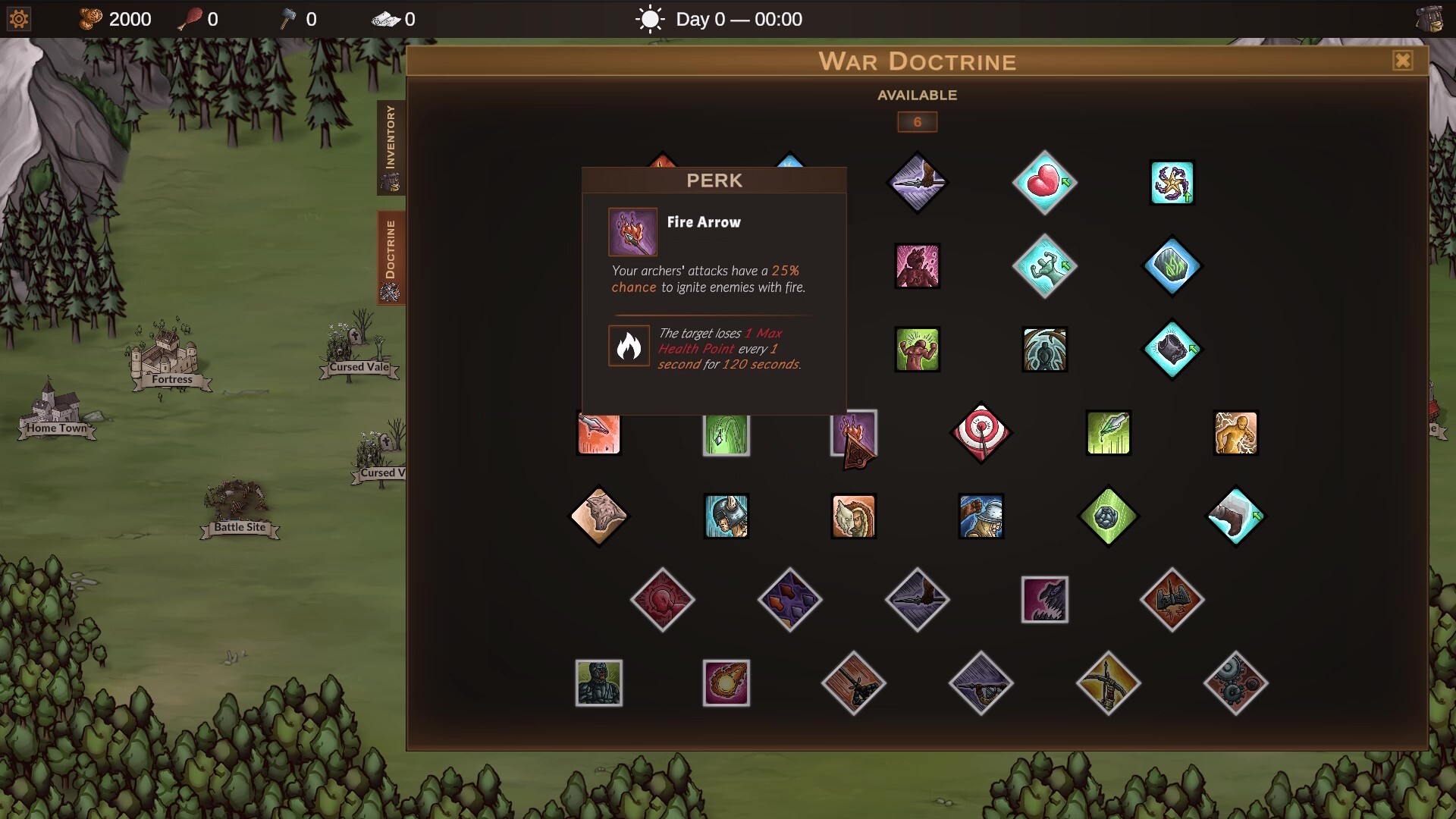Pick the fireball perk icon

coord(726,682)
